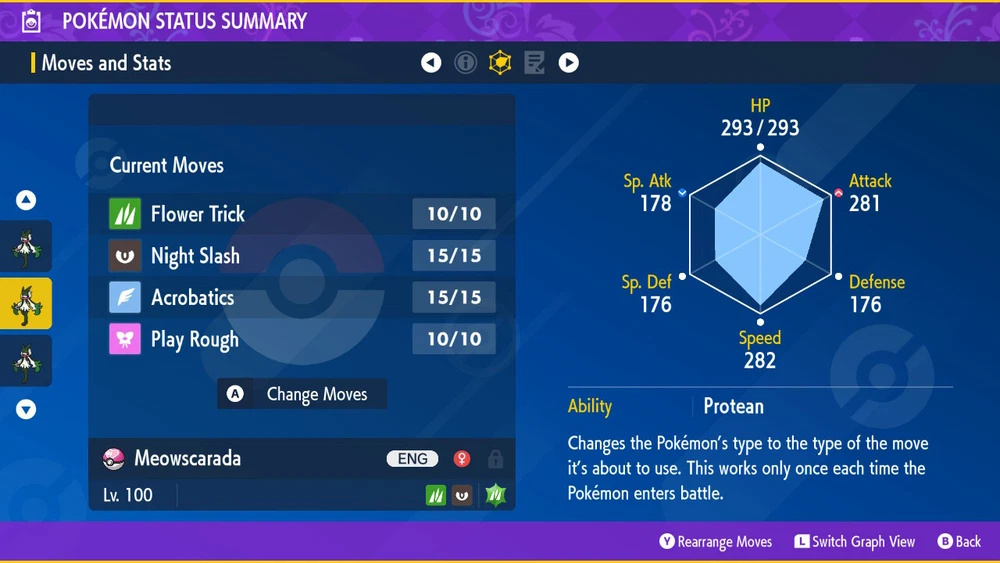Select the Night Slash move
Image resolution: width=1000 pixels, height=563 pixels.
click(301, 256)
